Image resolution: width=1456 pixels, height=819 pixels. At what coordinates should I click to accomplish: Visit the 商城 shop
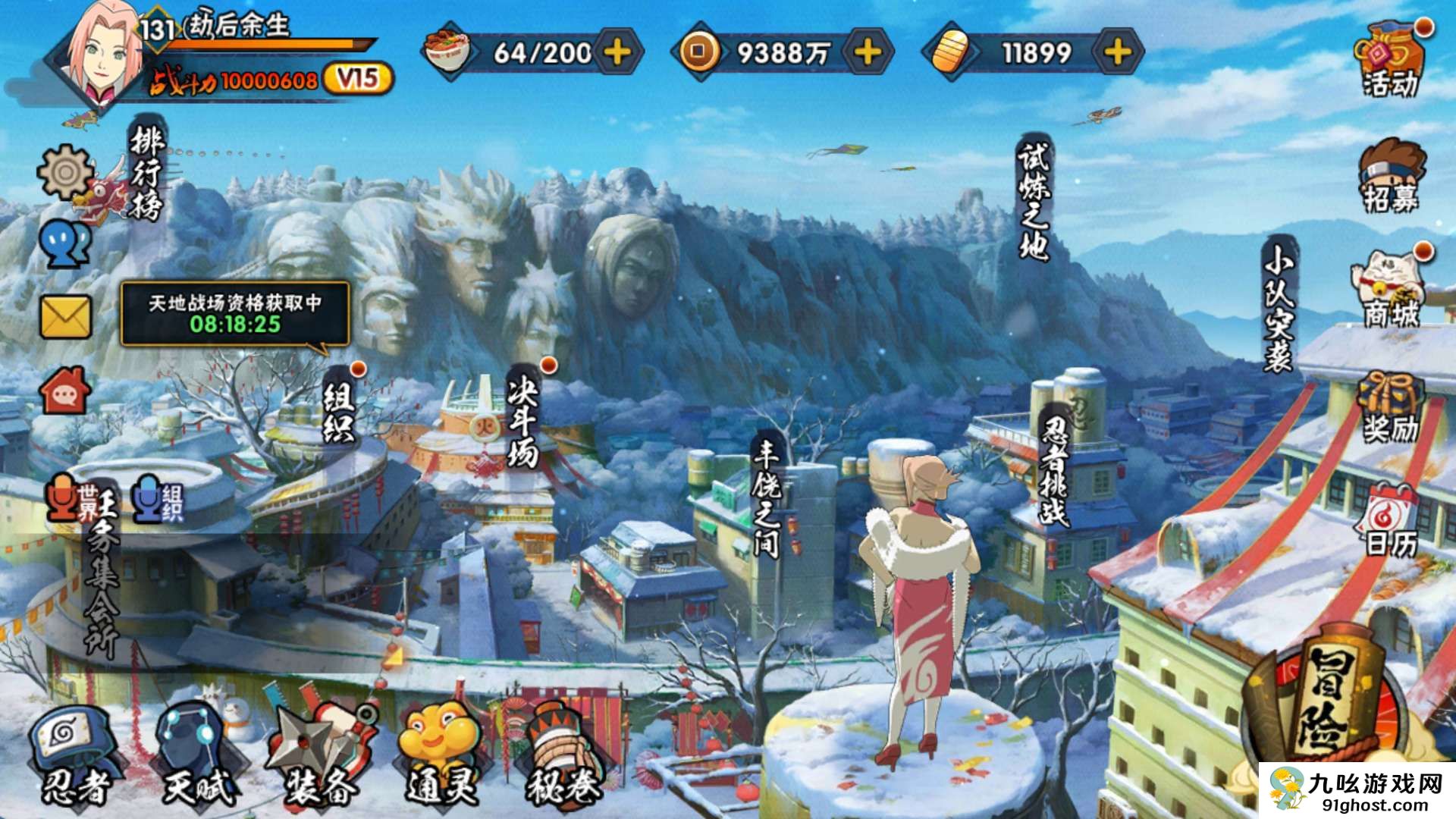coord(1391,290)
